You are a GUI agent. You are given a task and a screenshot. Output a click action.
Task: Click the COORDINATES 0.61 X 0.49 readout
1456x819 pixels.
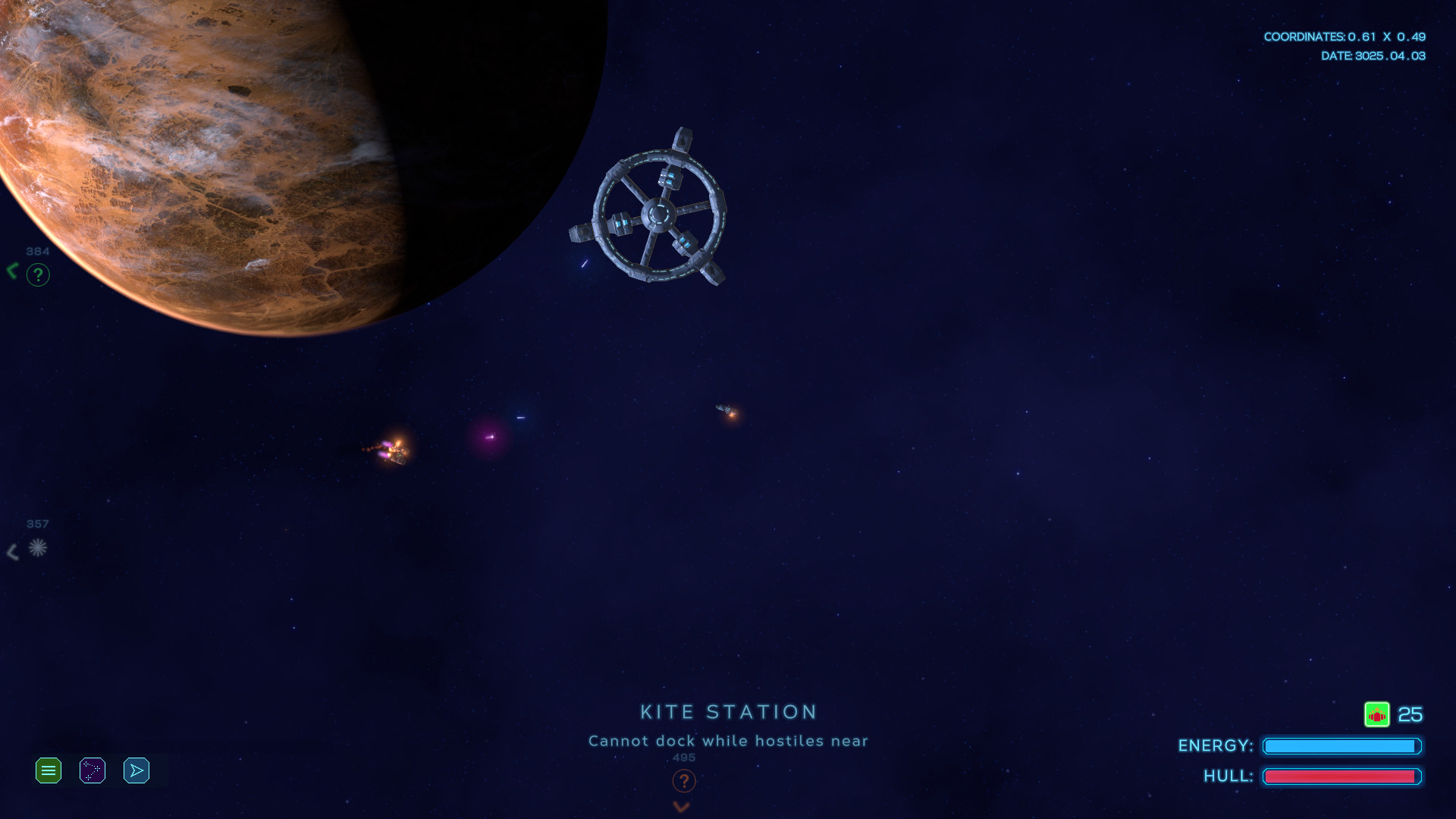[x=1346, y=36]
